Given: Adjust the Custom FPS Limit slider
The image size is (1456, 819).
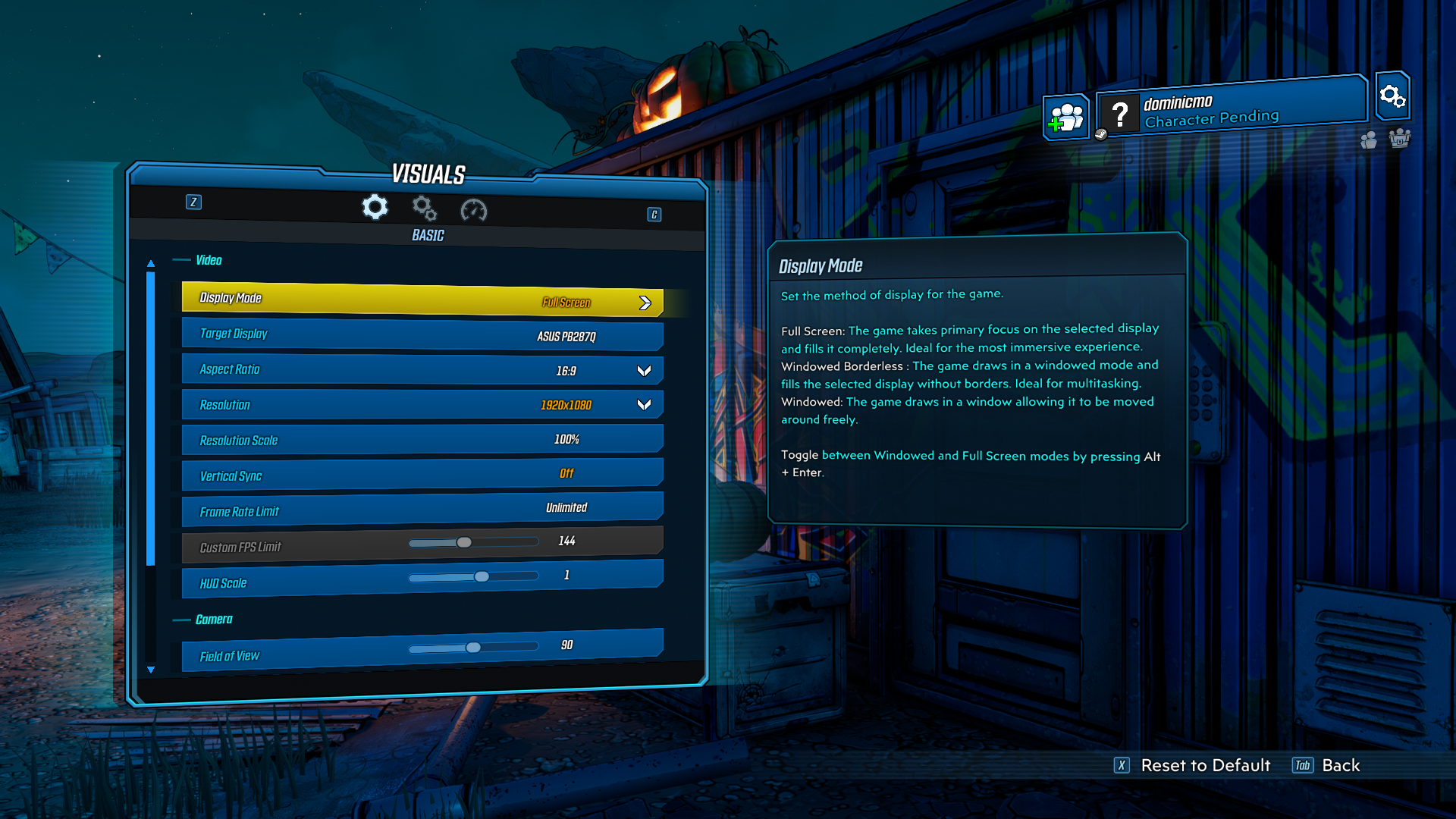Looking at the screenshot, I should tap(464, 542).
